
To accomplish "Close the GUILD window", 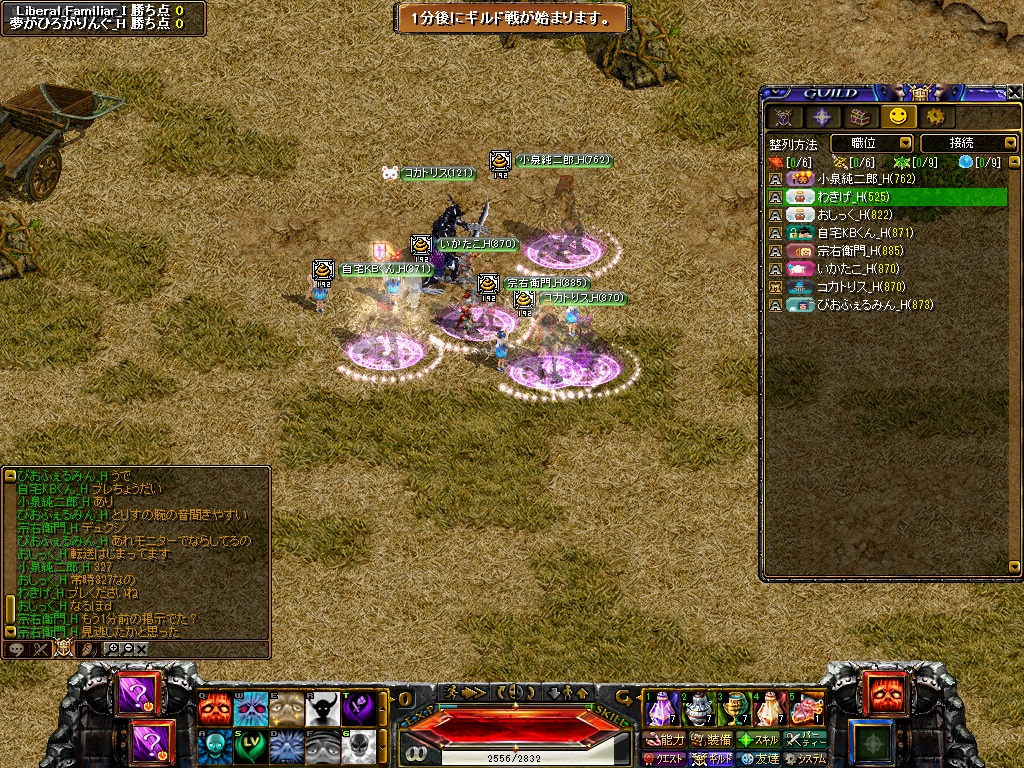I will click(1014, 92).
